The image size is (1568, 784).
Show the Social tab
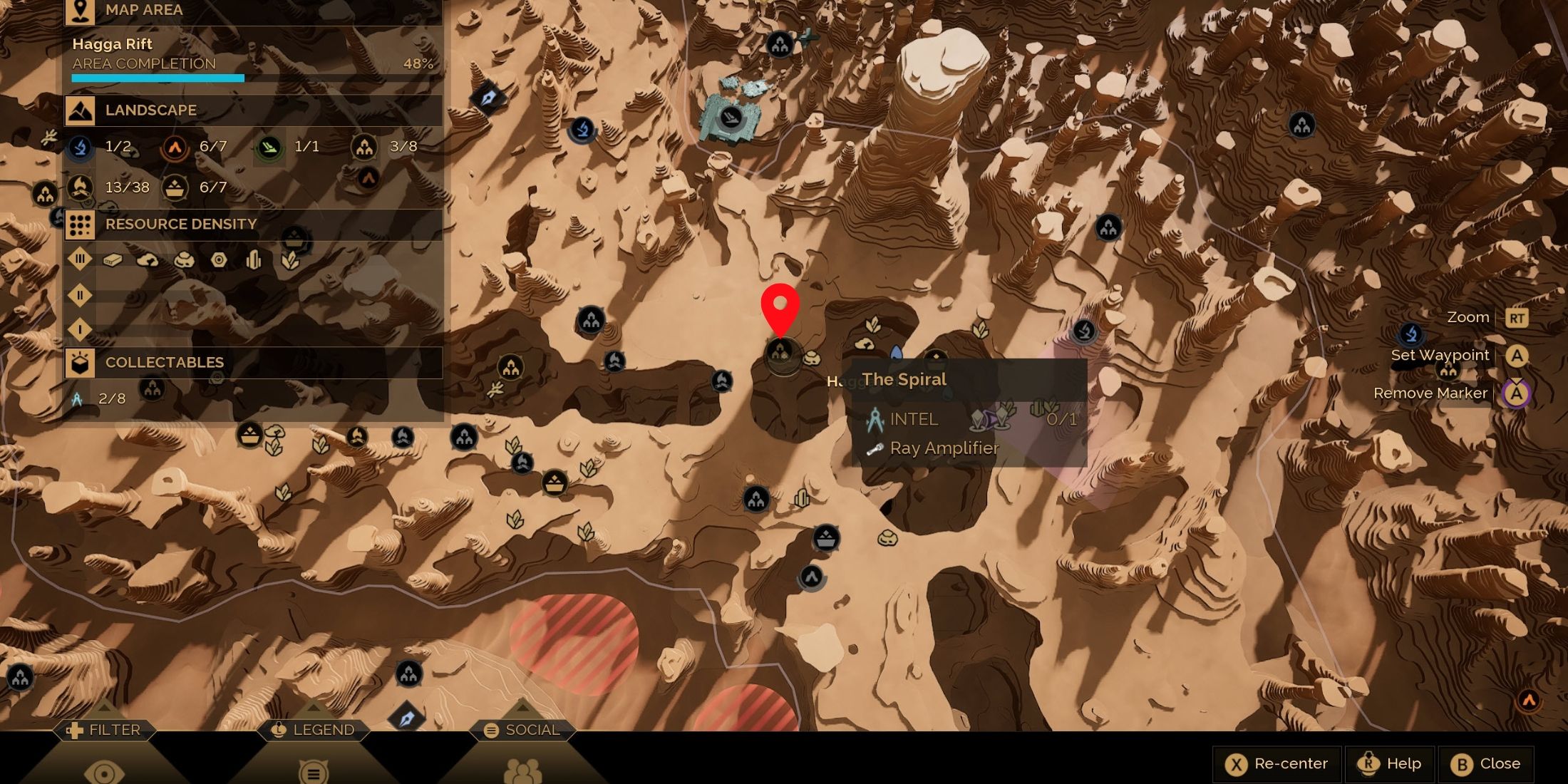tap(522, 730)
